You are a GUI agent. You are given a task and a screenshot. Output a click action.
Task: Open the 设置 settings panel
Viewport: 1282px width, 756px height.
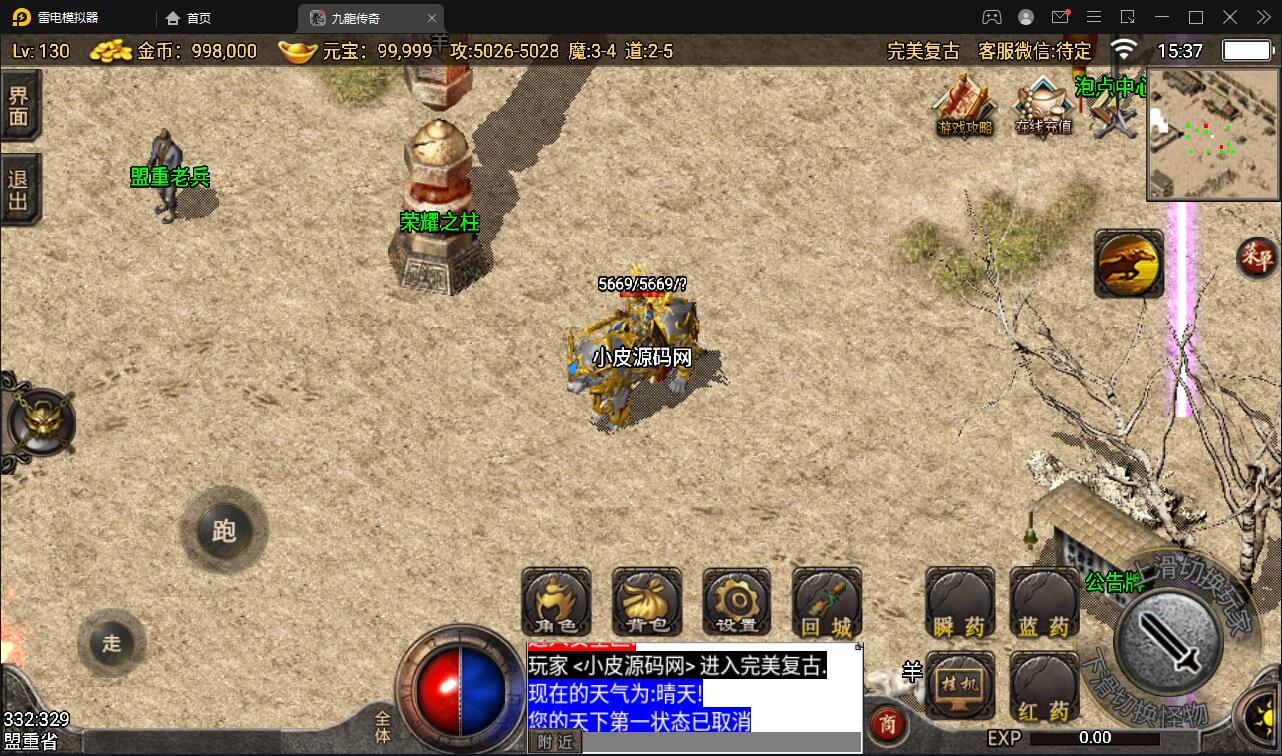pos(735,601)
